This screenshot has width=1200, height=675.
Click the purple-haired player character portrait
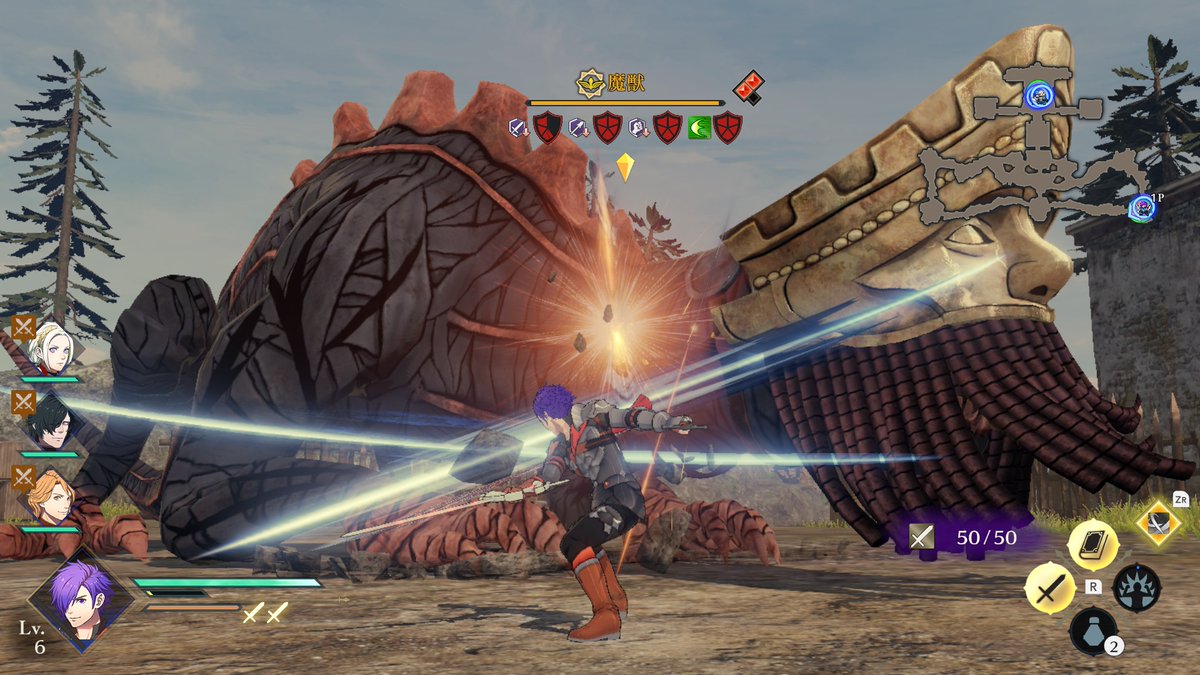(80, 598)
